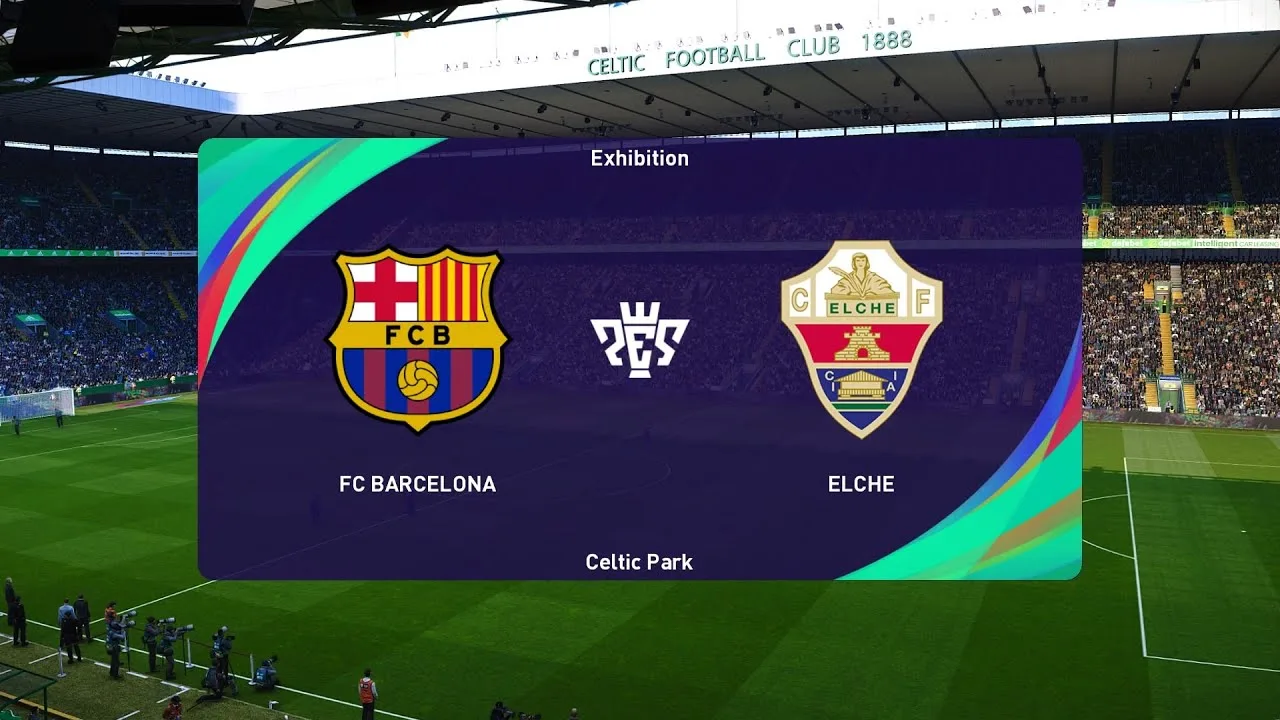Click the Celtic Park stadium label
Viewport: 1280px width, 720px height.
(639, 562)
